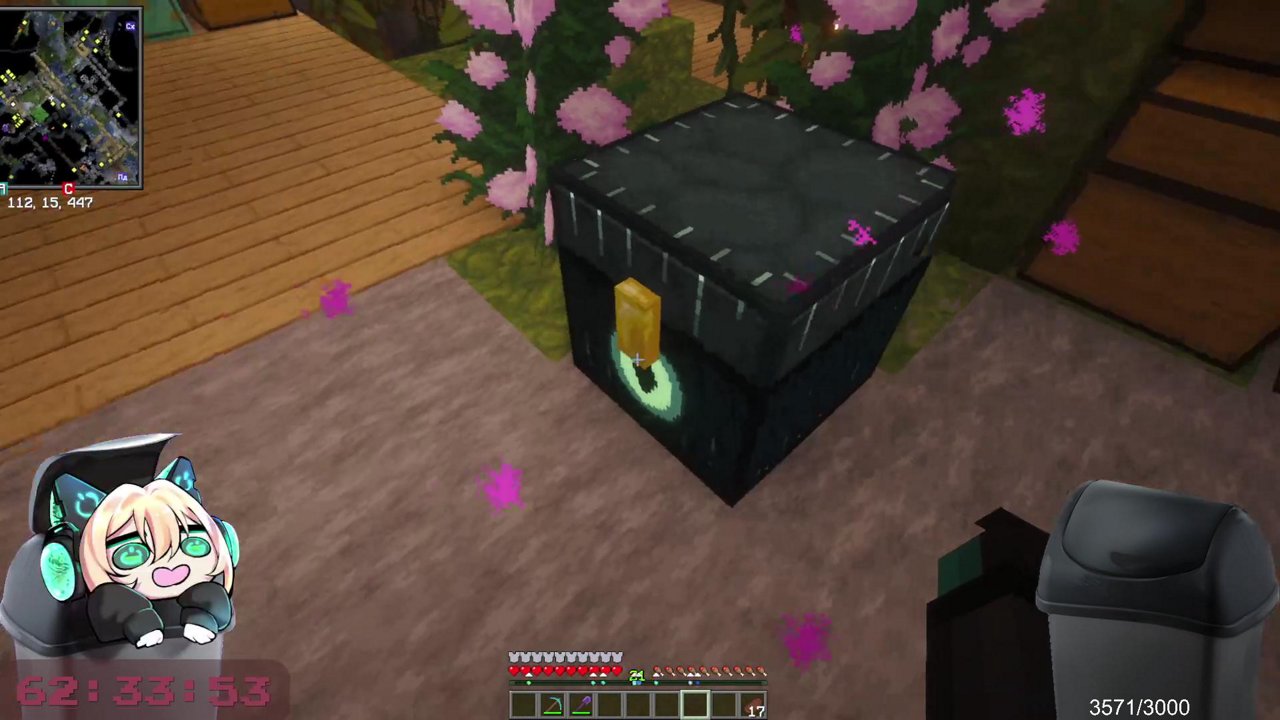The image size is (1280, 720).
Task: Click the Сх direction label on minimap
Action: tap(129, 26)
